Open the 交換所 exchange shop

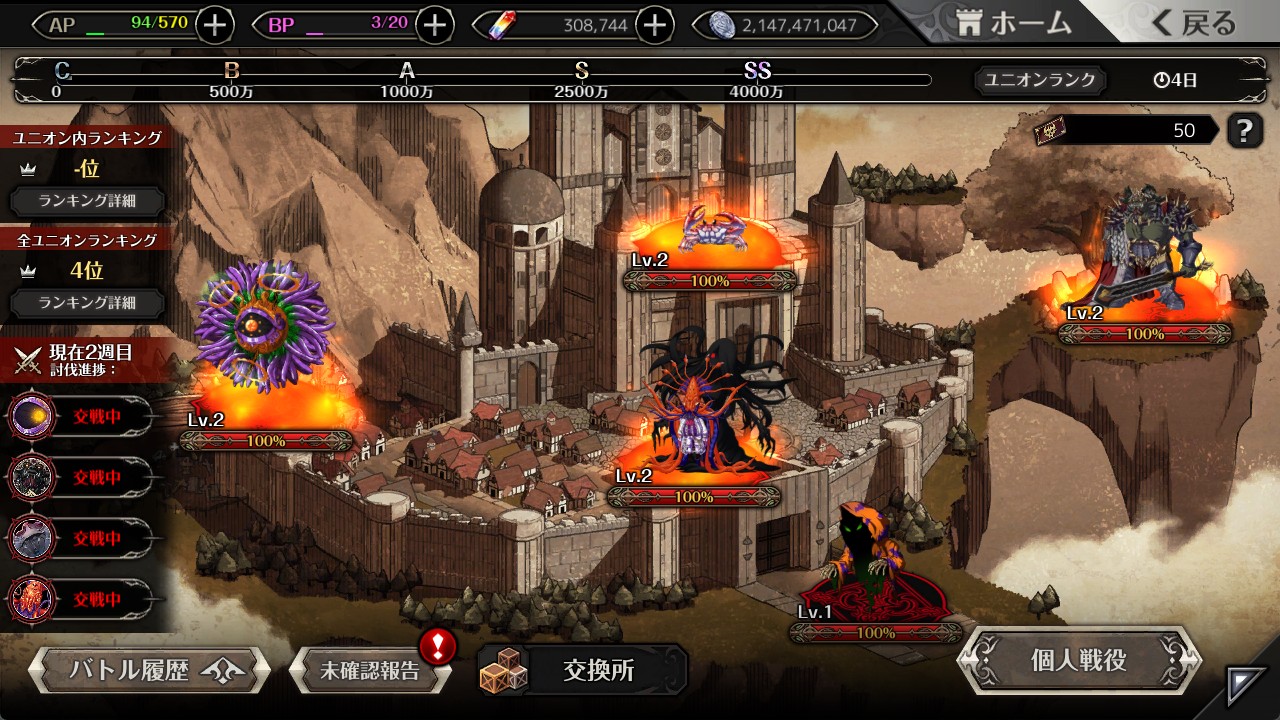point(582,670)
